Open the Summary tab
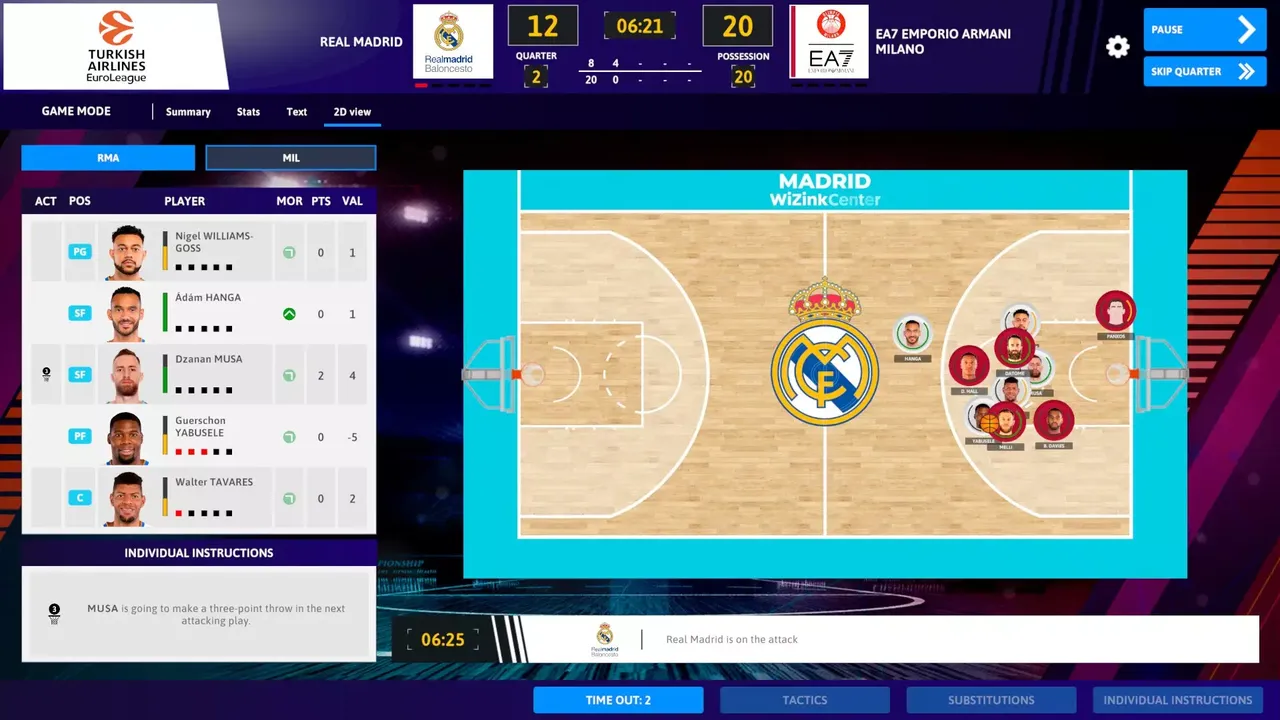The width and height of the screenshot is (1280, 720). (187, 111)
